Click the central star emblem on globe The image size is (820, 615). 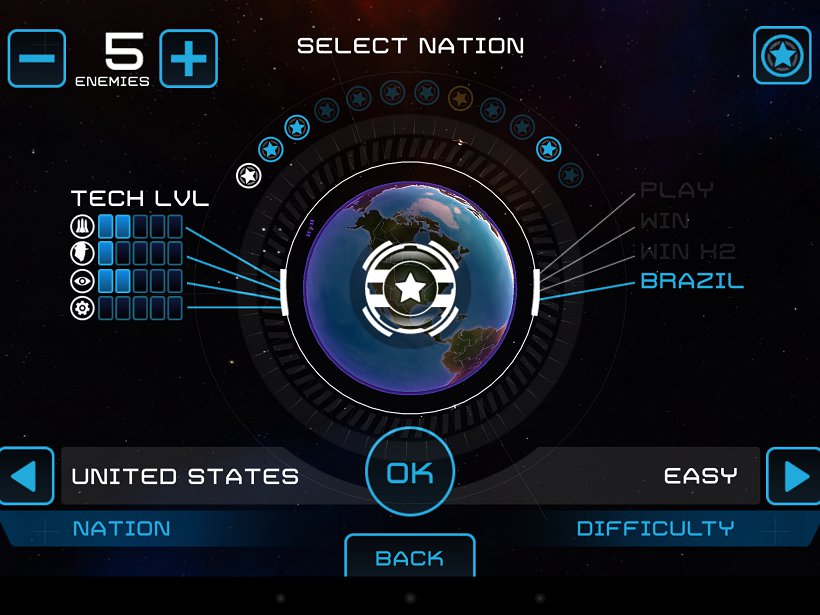pyautogui.click(x=409, y=289)
